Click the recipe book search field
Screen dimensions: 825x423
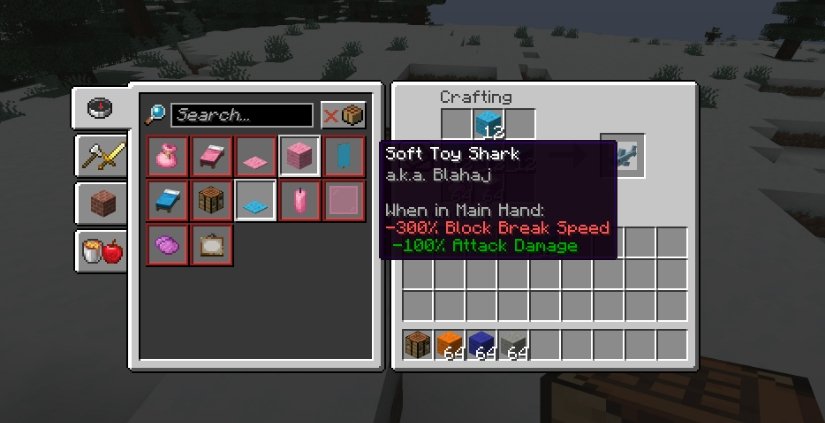(242, 115)
